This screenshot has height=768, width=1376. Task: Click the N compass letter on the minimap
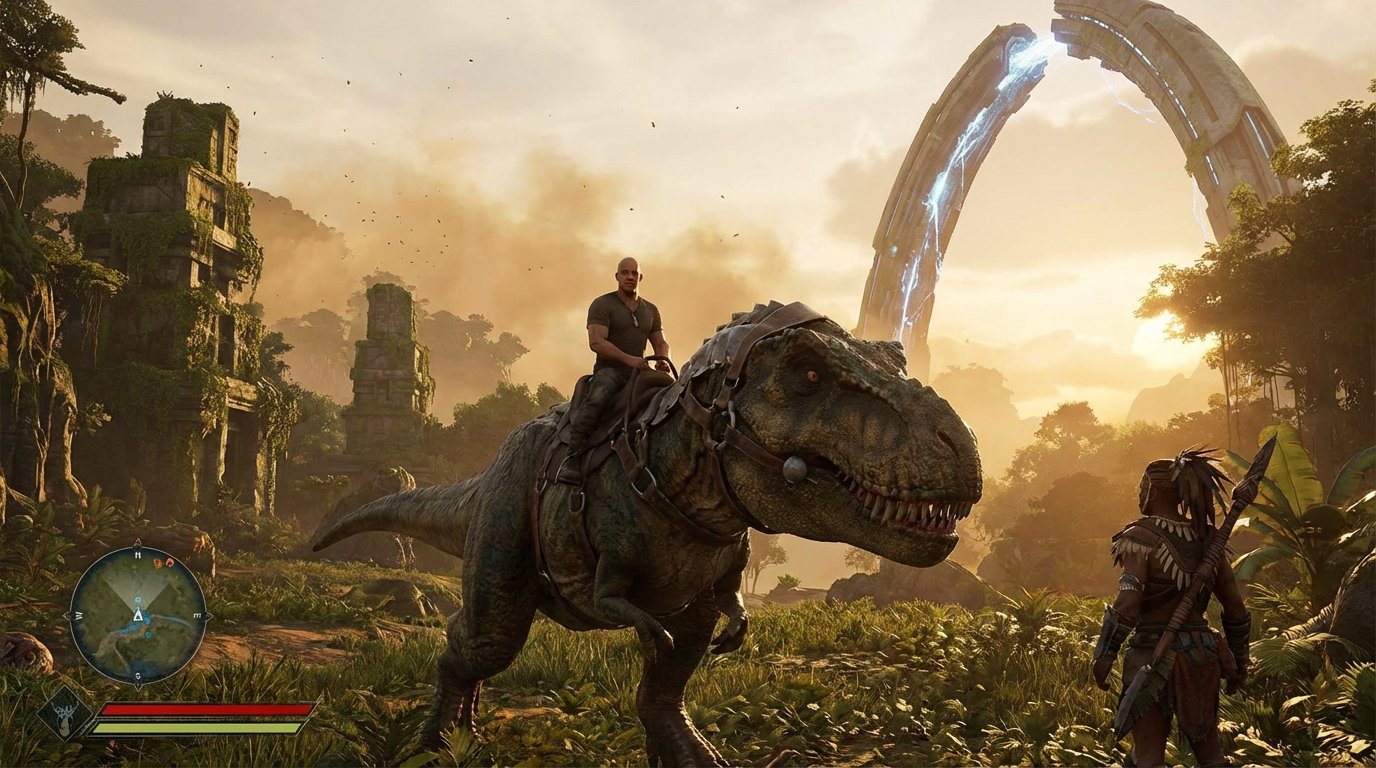click(138, 556)
